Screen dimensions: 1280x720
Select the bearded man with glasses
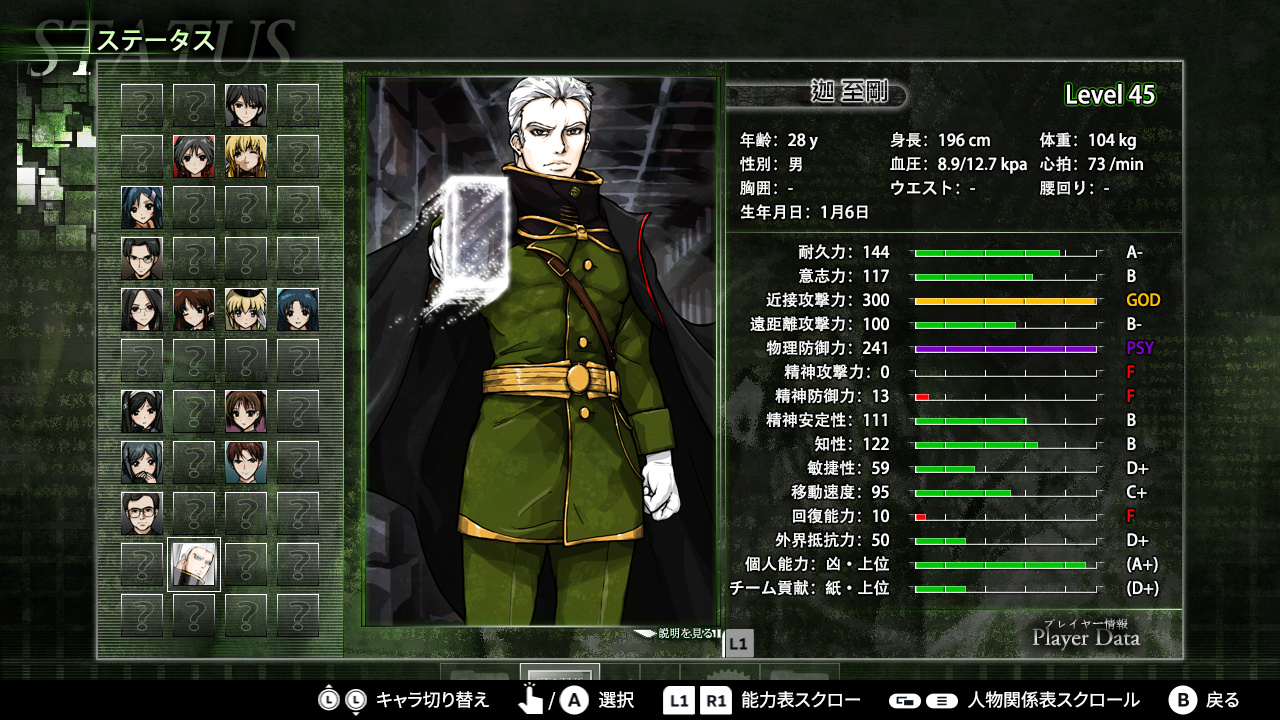click(x=142, y=513)
